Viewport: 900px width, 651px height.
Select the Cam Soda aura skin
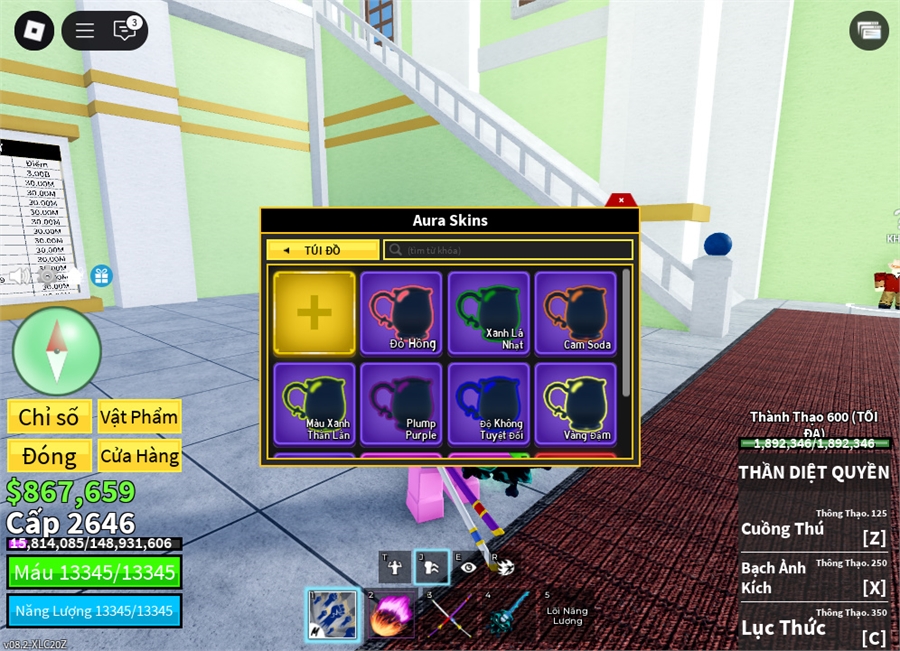click(575, 313)
